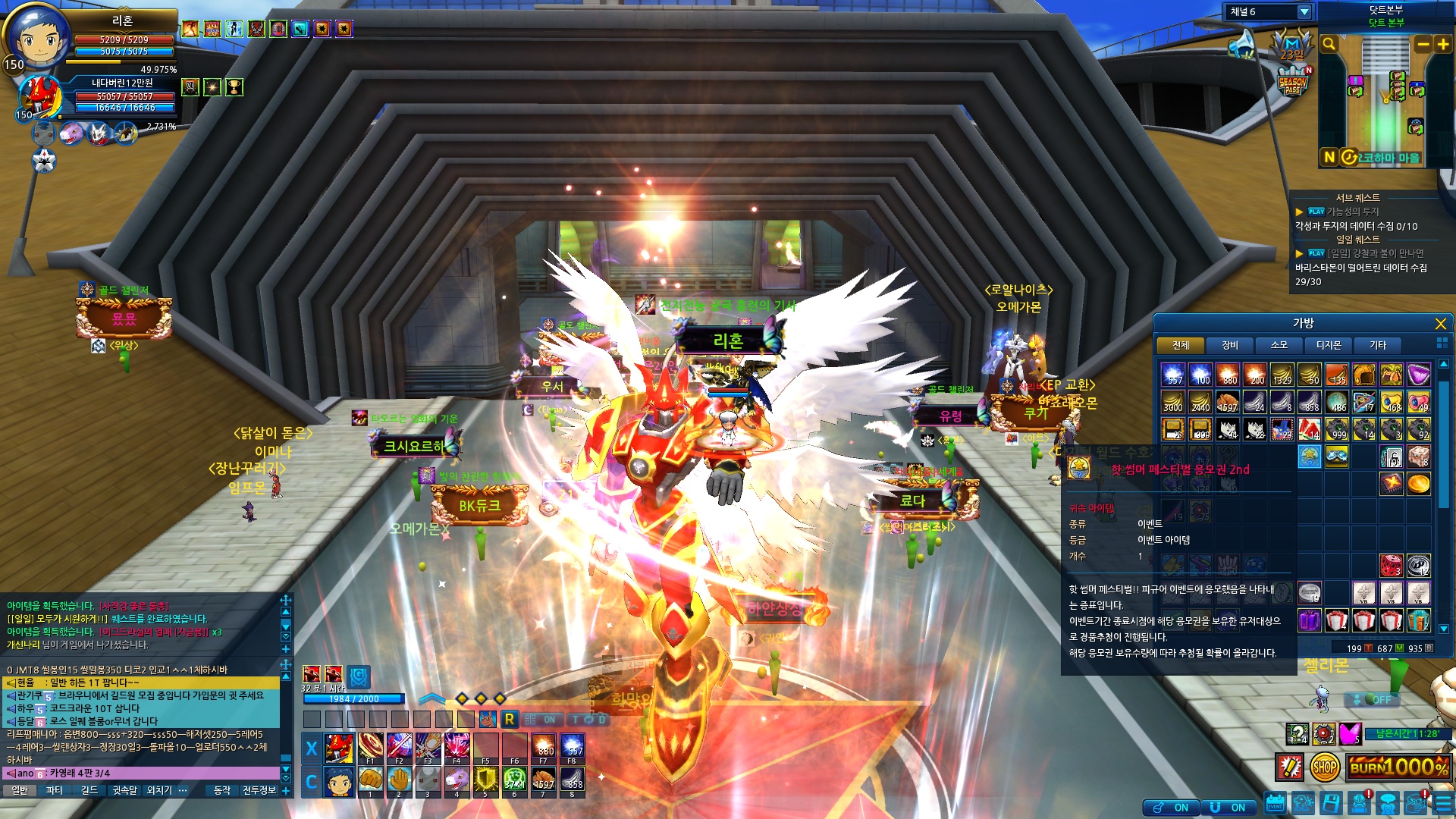Select the gold coin inventory item
This screenshot has width=1456, height=819.
point(1418,483)
